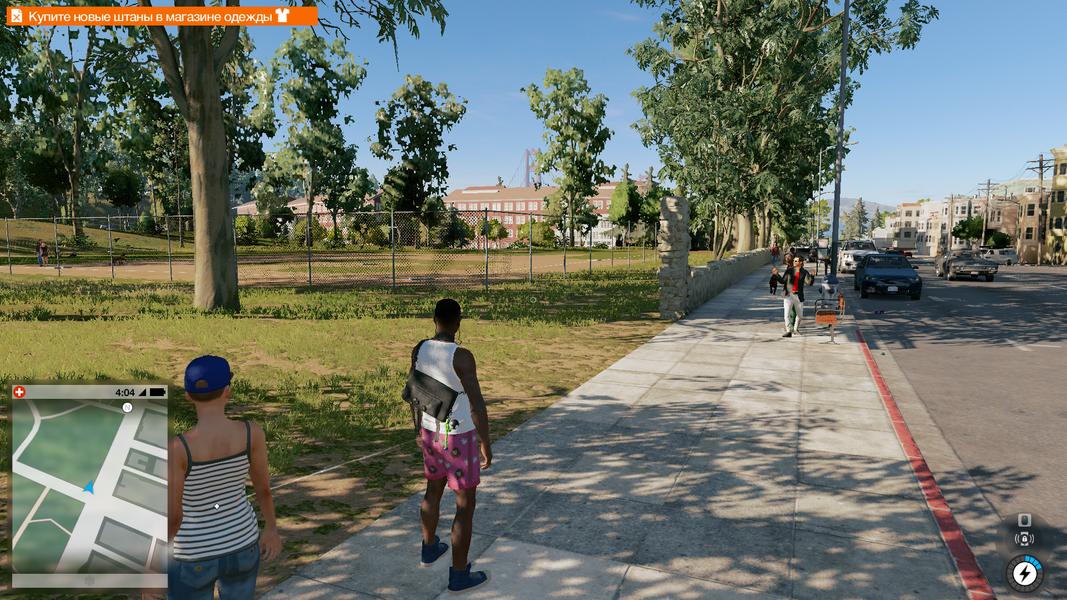Click the shirt icon on objective banner
Screen dimensions: 1067x600
[281, 16]
